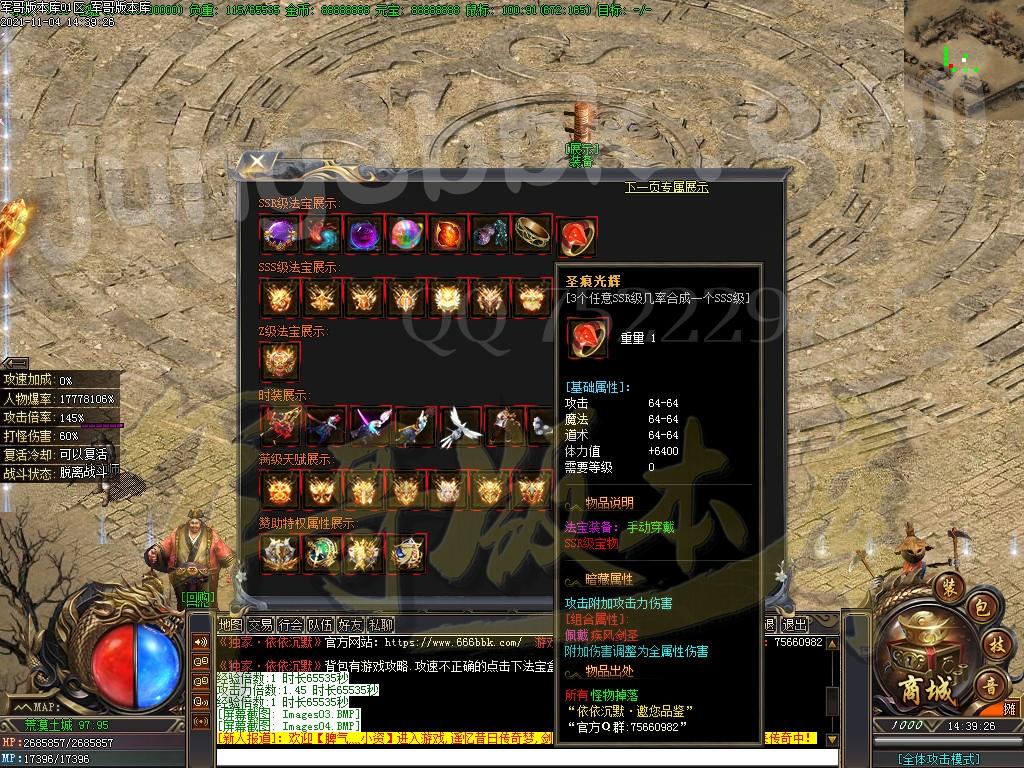
Task: Open the 行会 guild tab
Action: tap(290, 624)
